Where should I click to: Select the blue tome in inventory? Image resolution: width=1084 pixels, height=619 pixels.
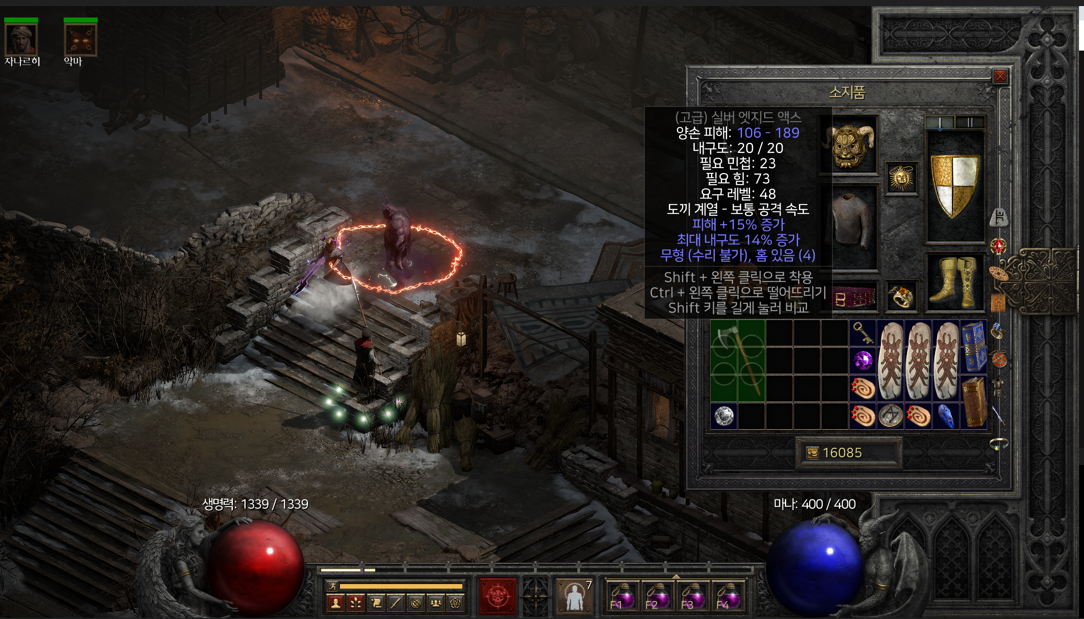tap(974, 346)
